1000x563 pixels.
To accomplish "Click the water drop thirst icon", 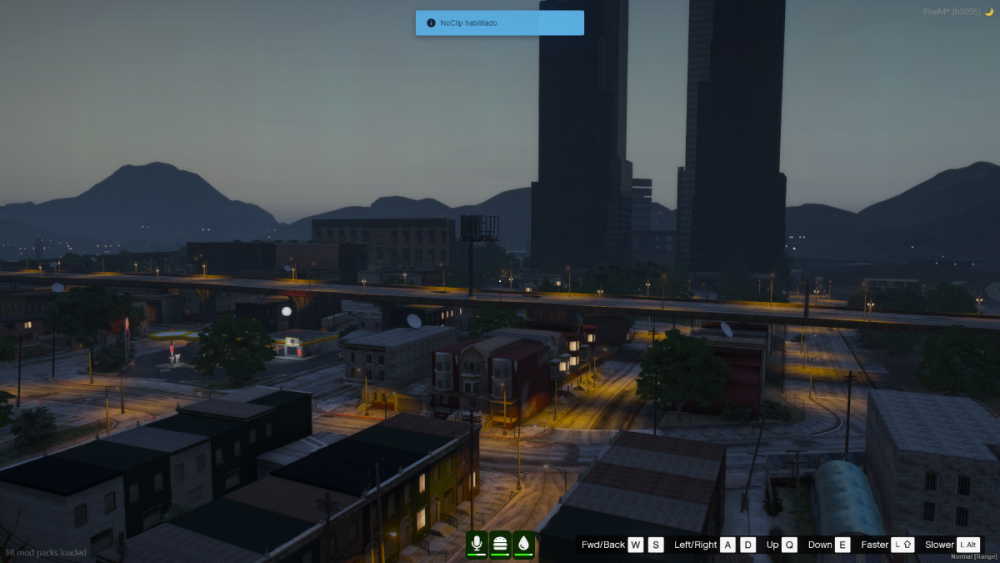I will (x=524, y=543).
